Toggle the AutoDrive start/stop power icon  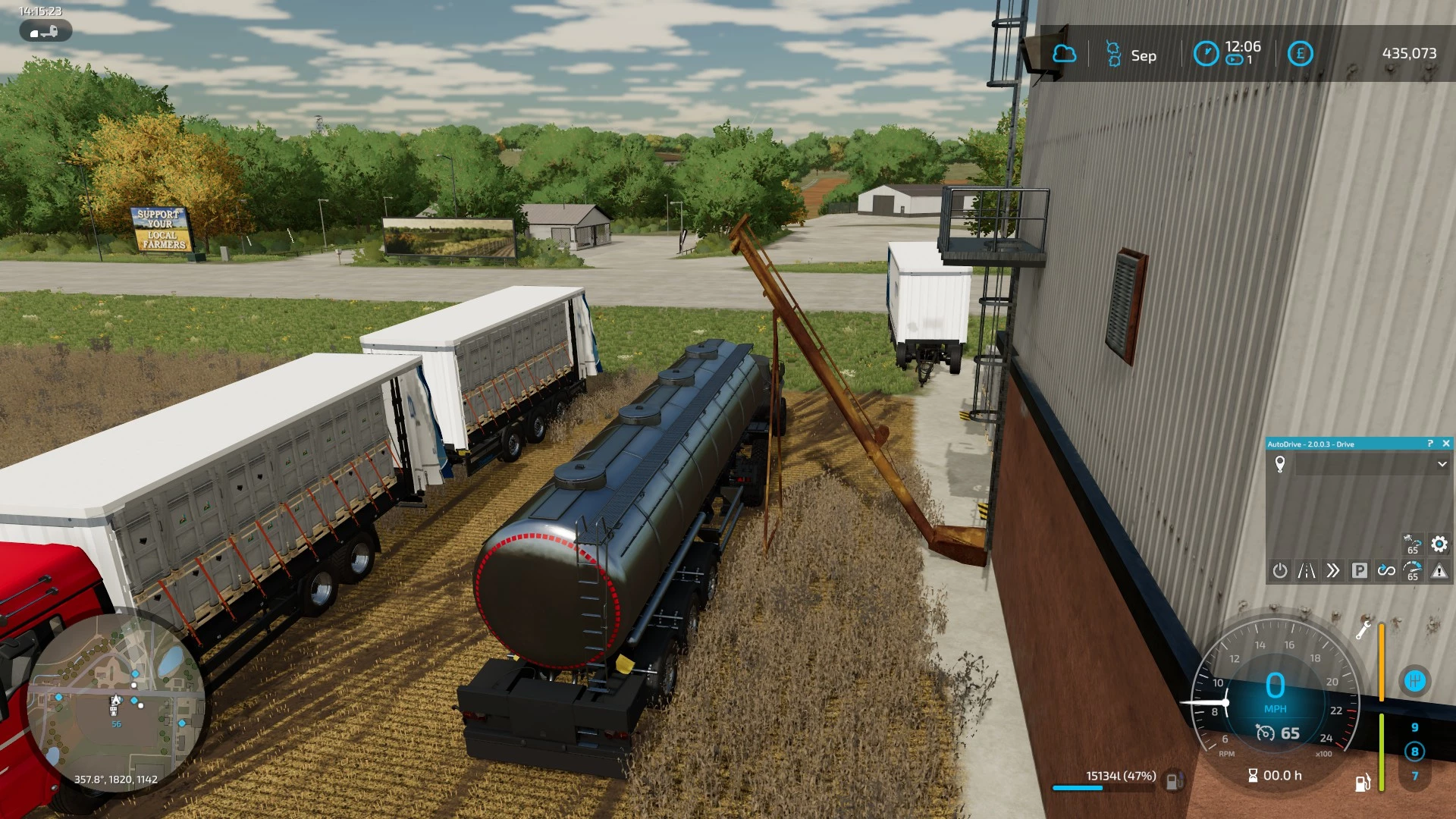tap(1280, 570)
